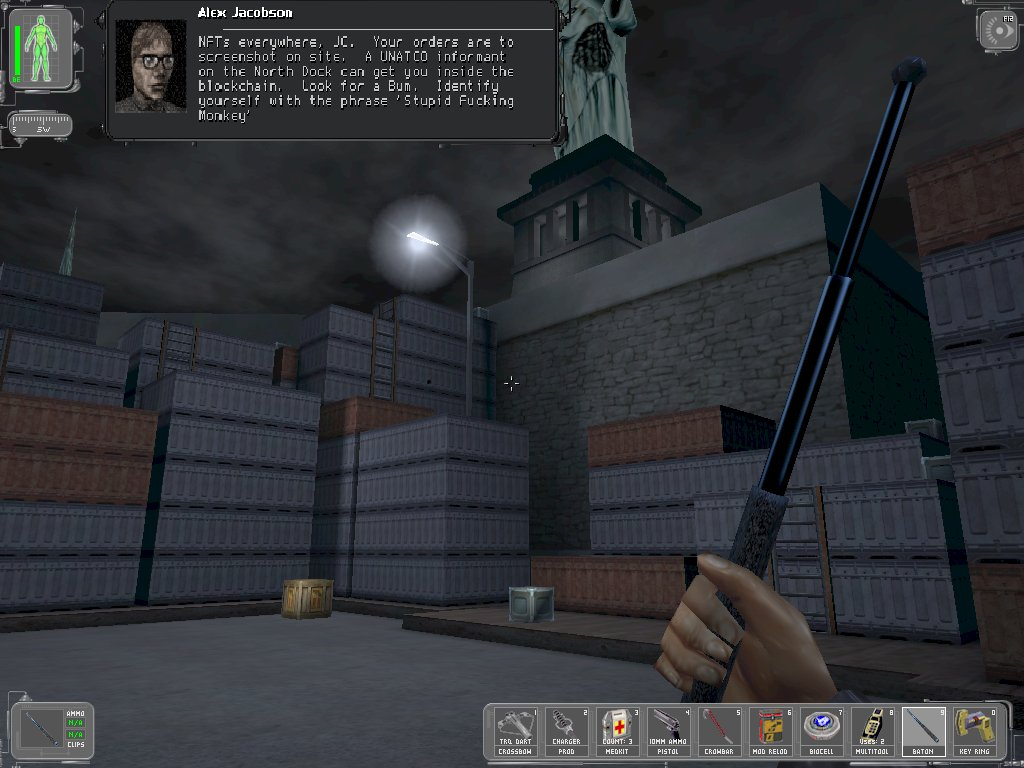Screen dimensions: 1024x768
Task: Equip the 10mm pistol slot
Action: (x=669, y=732)
